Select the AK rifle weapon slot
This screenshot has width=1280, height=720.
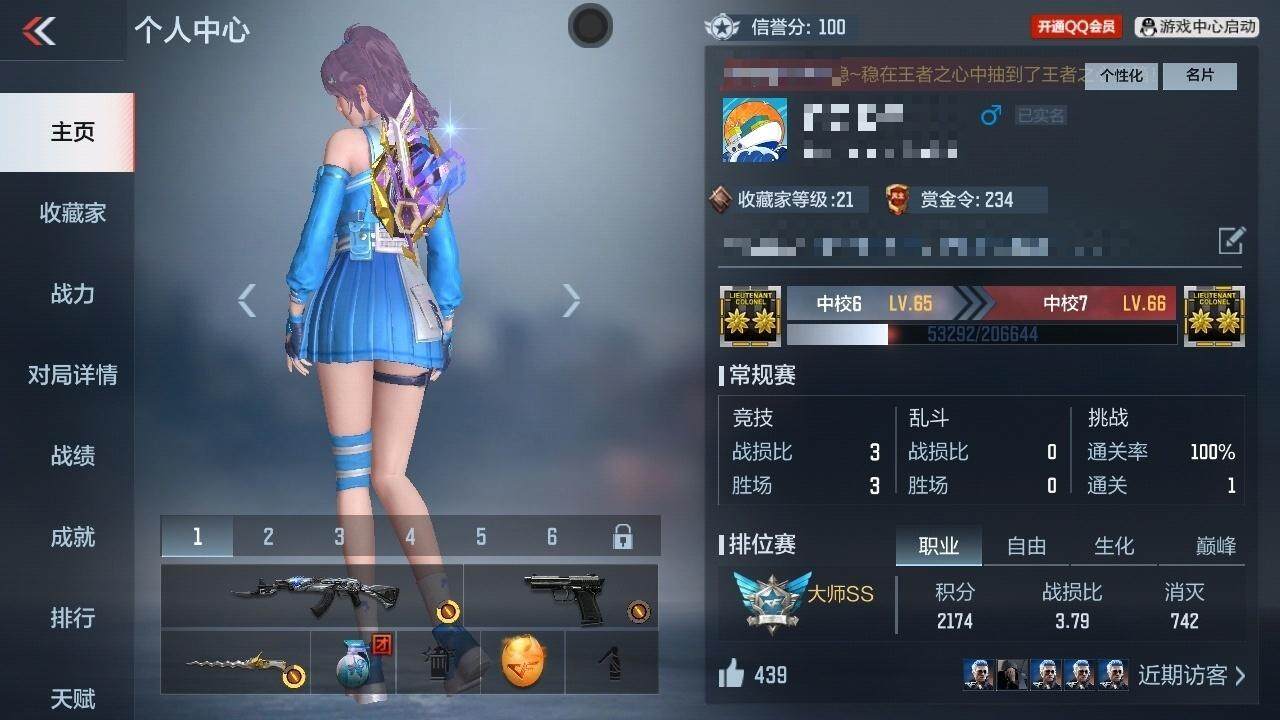pos(312,595)
